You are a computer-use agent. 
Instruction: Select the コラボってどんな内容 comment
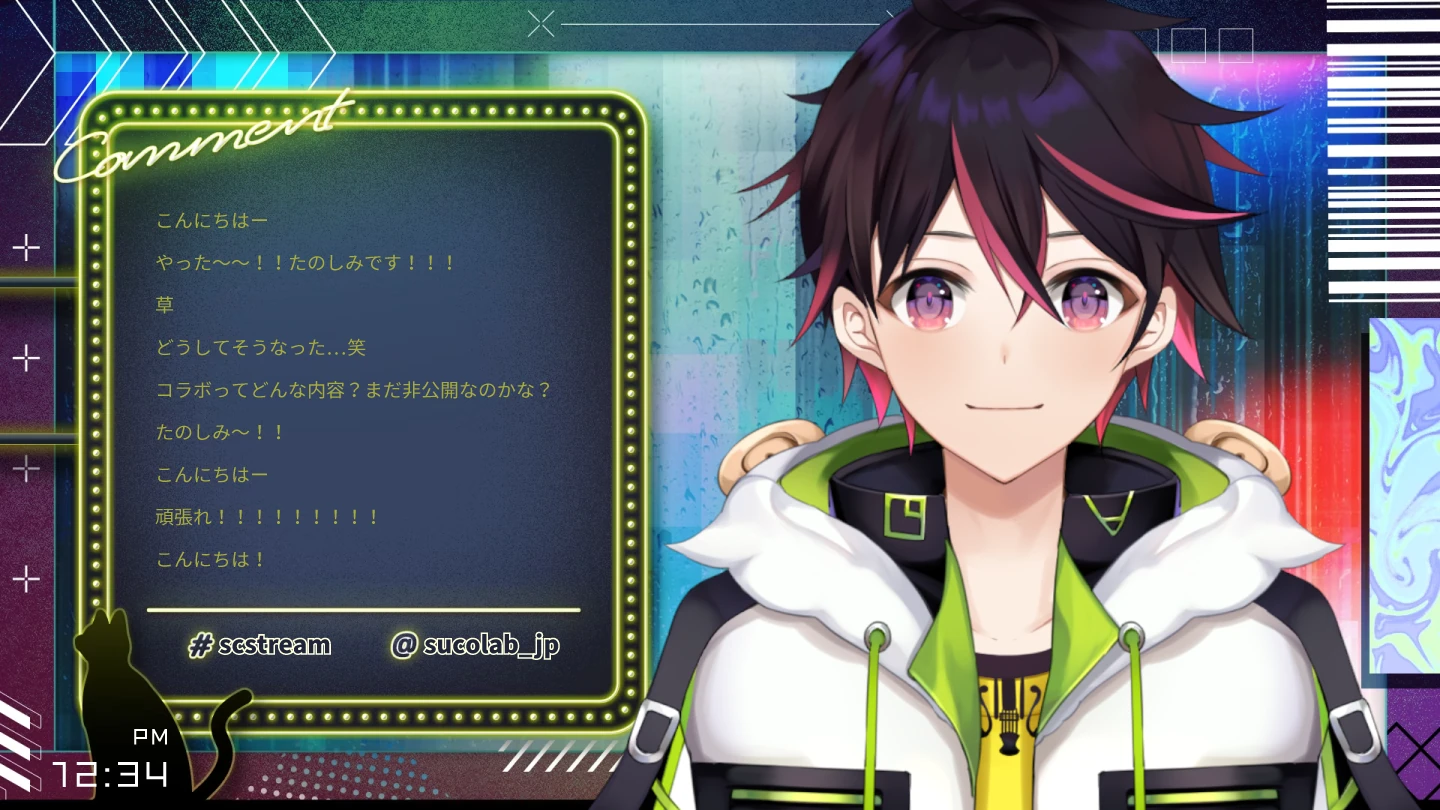pos(354,390)
